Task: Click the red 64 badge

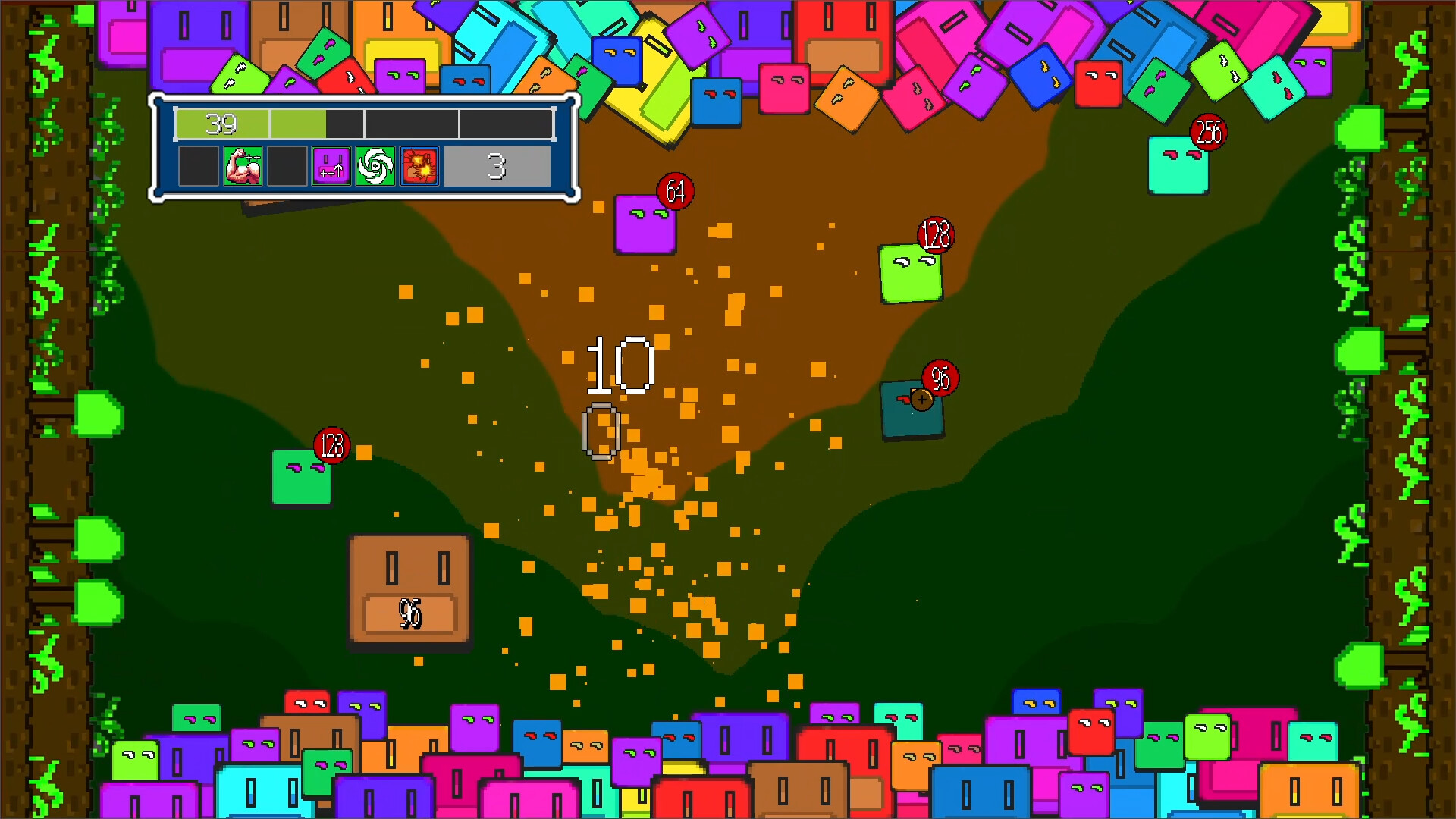Action: point(674,192)
